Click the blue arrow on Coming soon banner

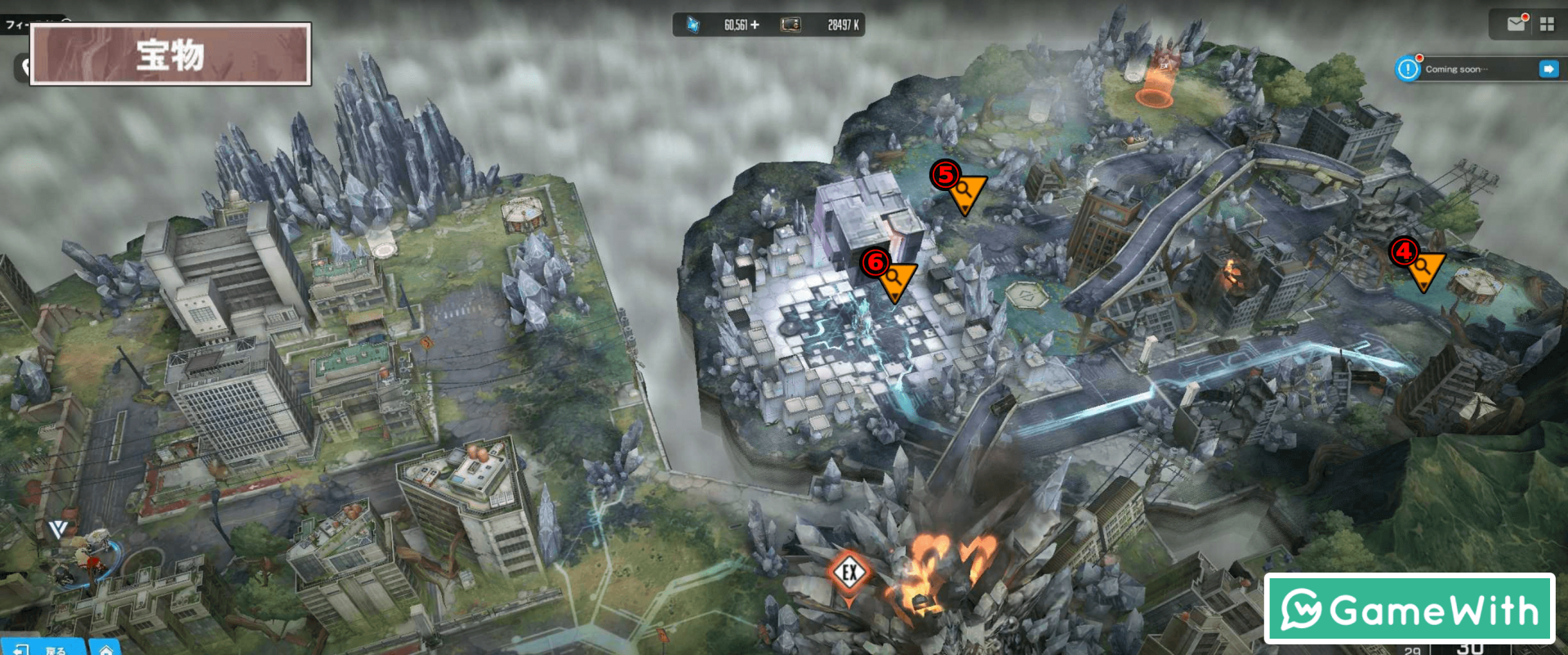1548,69
